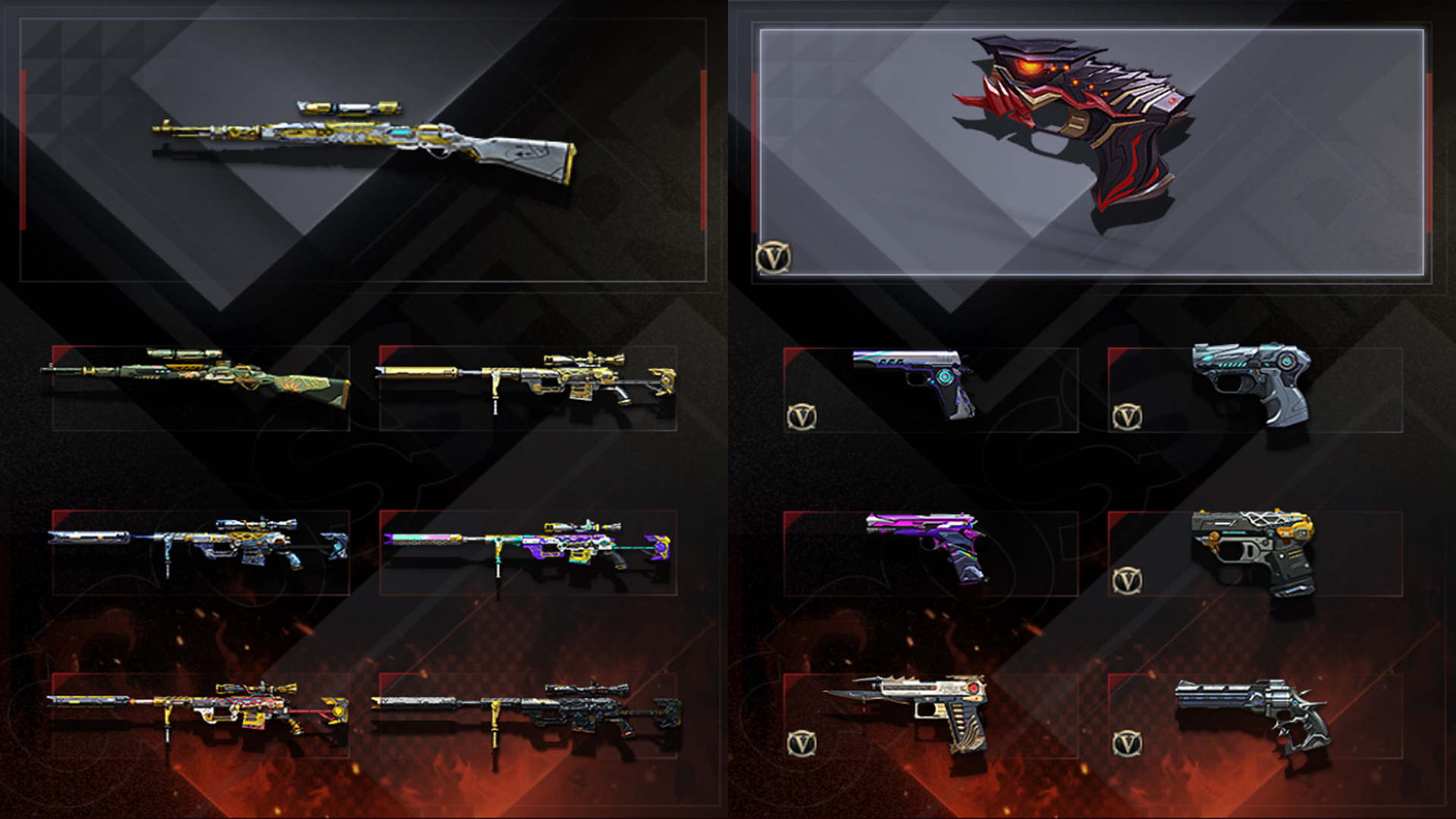Screen dimensions: 1456x819
Task: Choose the black and gold compact pistol
Action: (1253, 550)
